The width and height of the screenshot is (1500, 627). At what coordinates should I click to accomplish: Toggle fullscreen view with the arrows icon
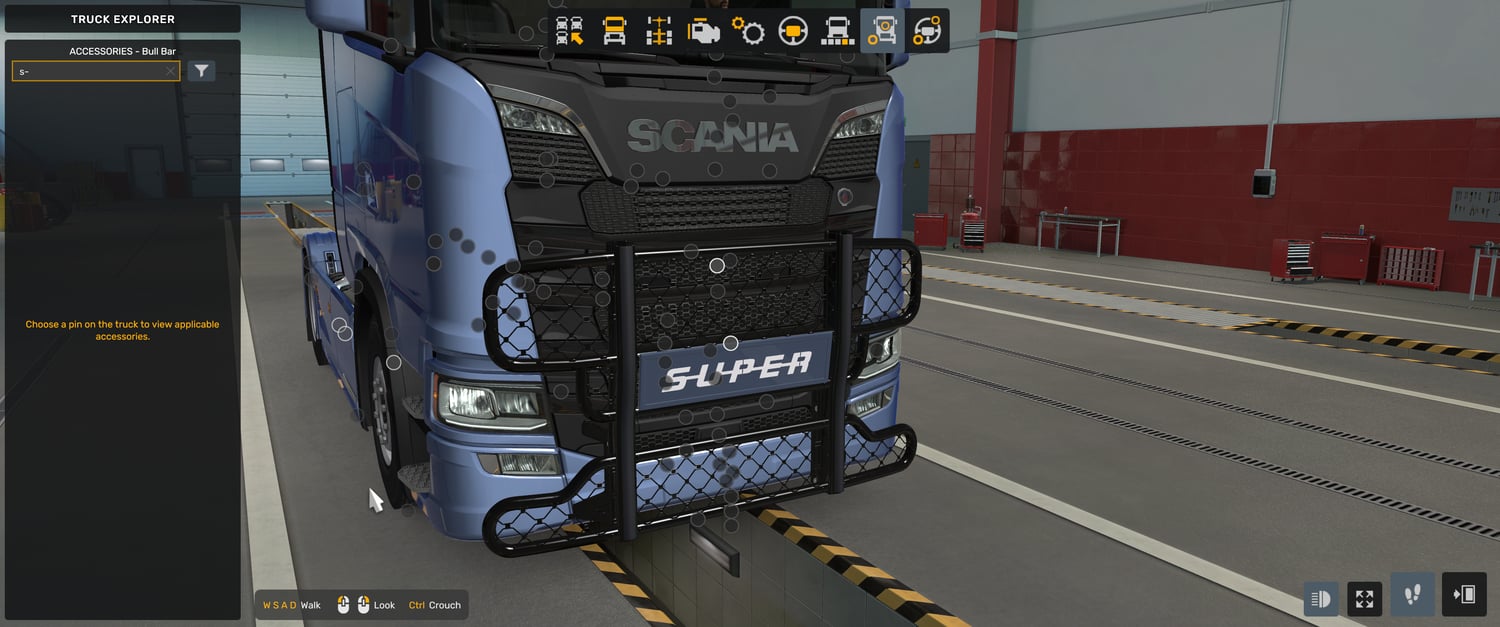tap(1364, 599)
